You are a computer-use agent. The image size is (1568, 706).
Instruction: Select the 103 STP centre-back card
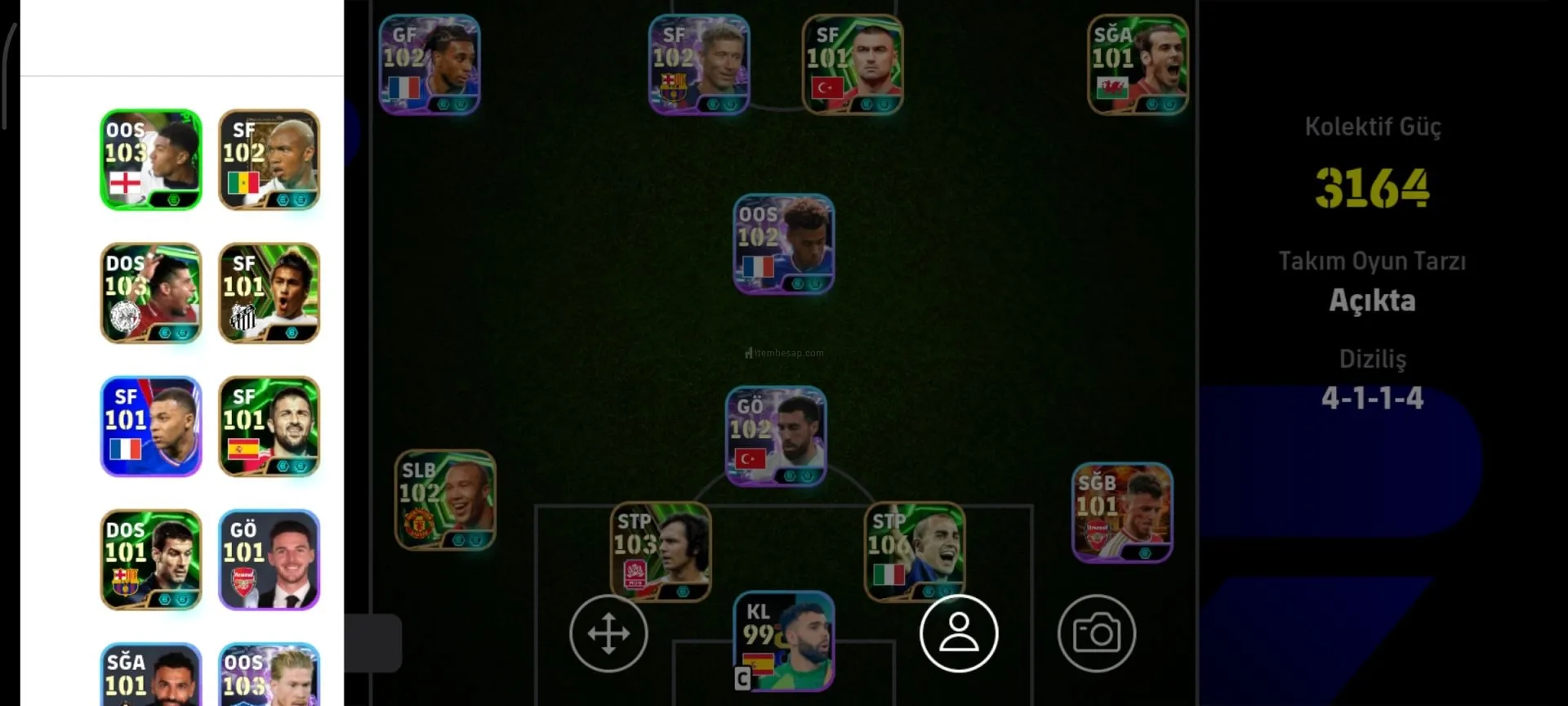coord(661,552)
